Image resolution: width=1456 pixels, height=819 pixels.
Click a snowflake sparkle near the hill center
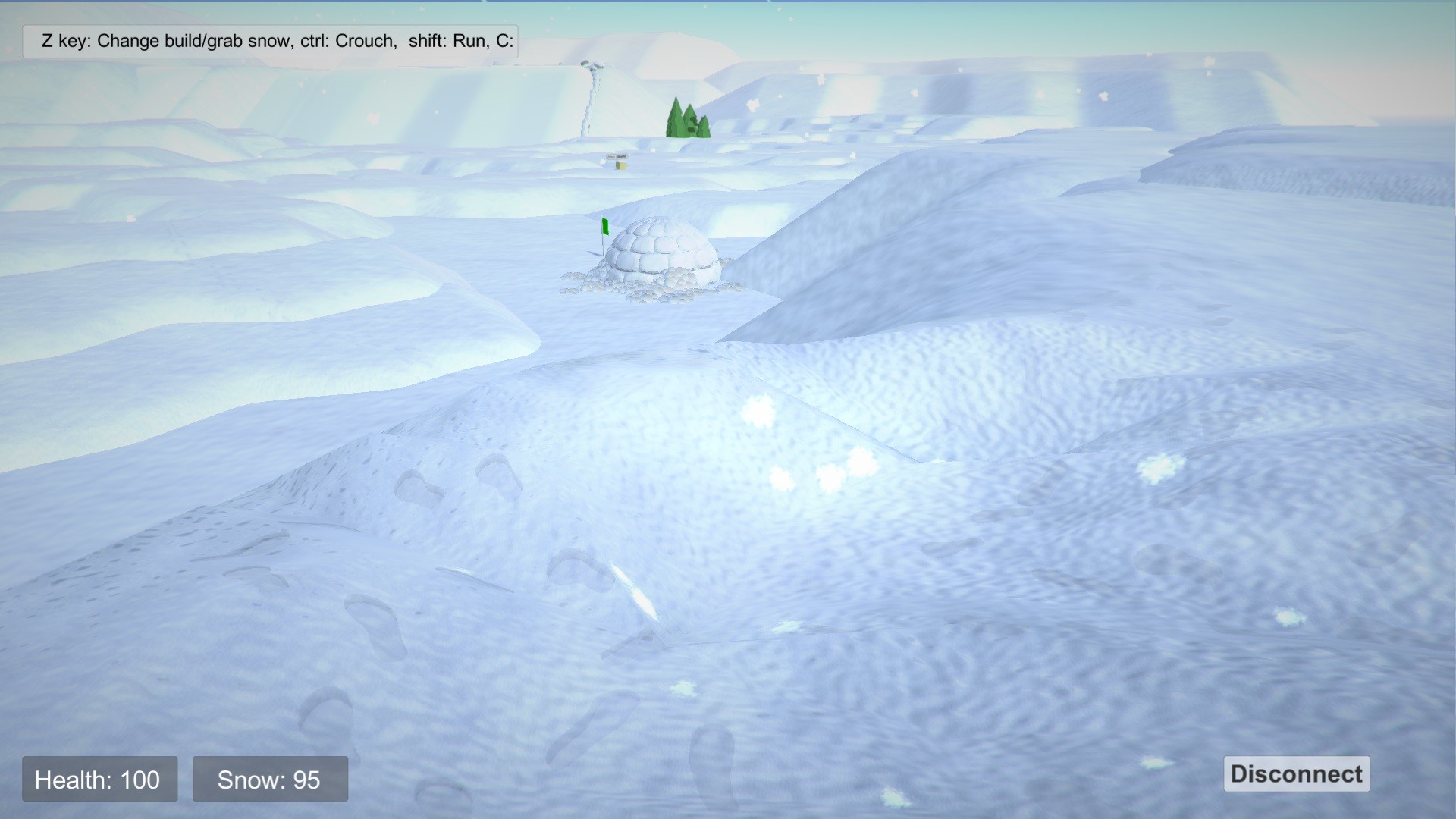coord(758,409)
